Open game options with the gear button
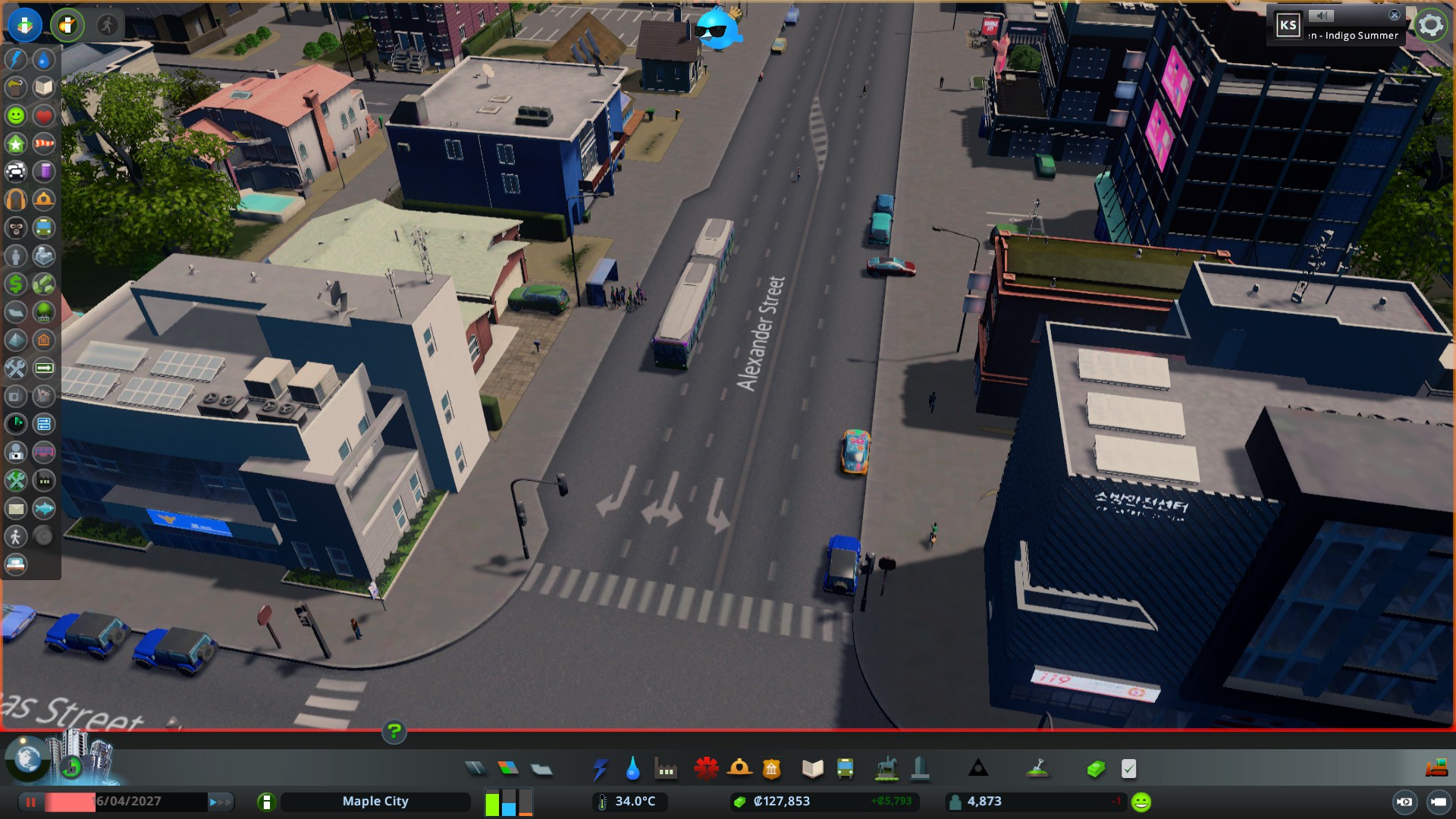The height and width of the screenshot is (819, 1456). point(1430,24)
